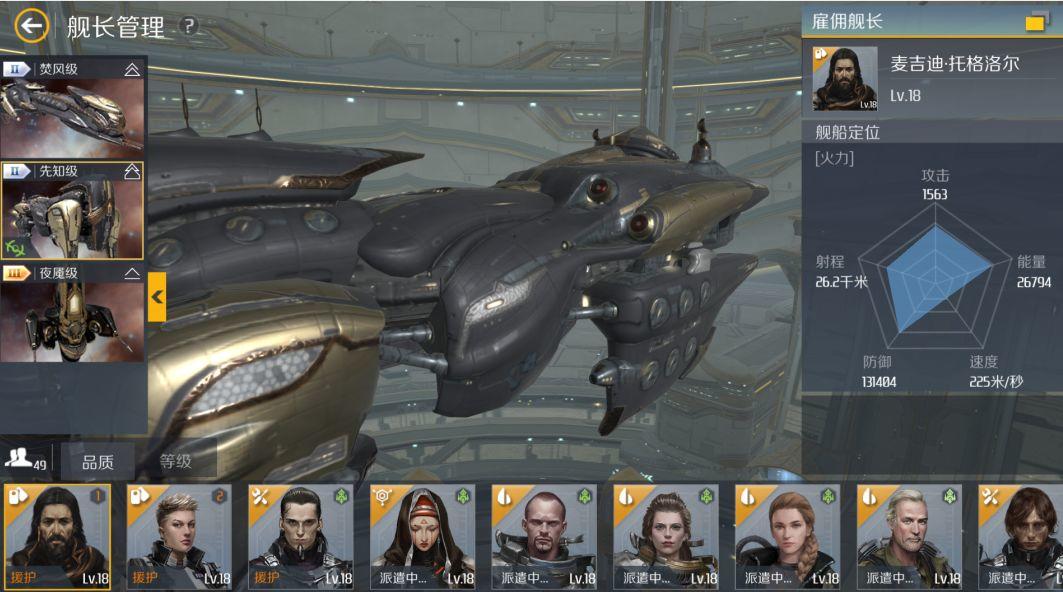Select the captain with long side braid
Screen dimensions: 1063x592
pos(789,537)
